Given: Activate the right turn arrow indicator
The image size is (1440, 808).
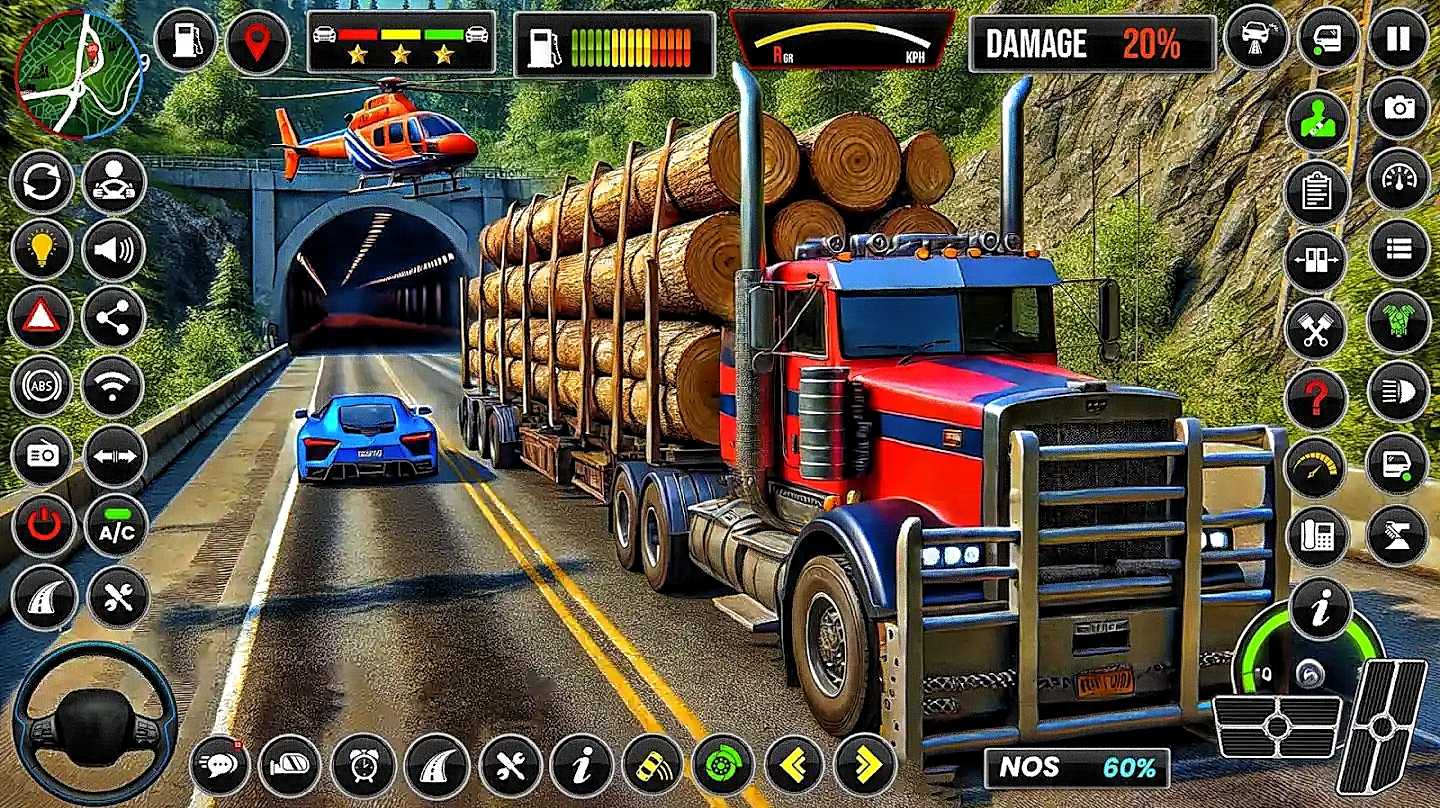Looking at the screenshot, I should [866, 765].
